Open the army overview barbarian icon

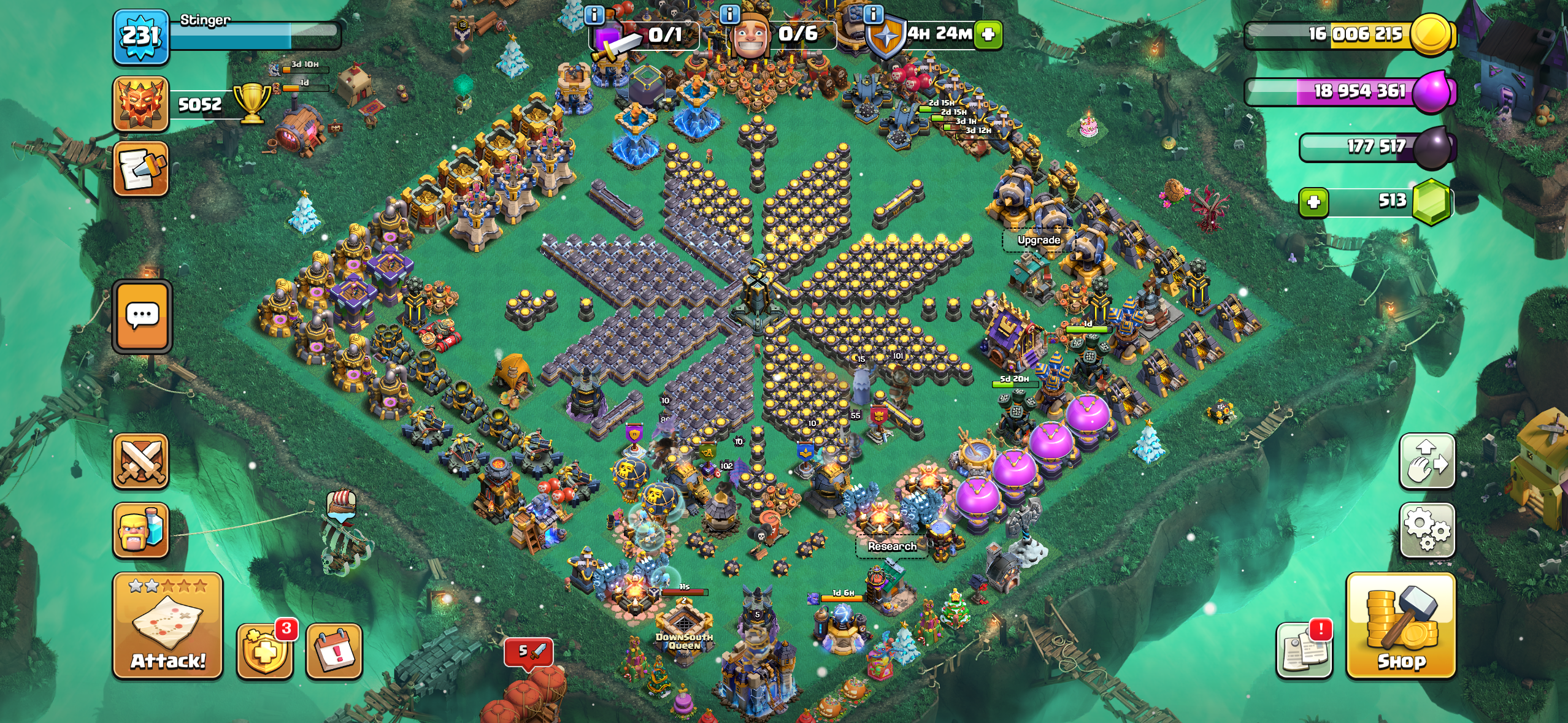140,530
